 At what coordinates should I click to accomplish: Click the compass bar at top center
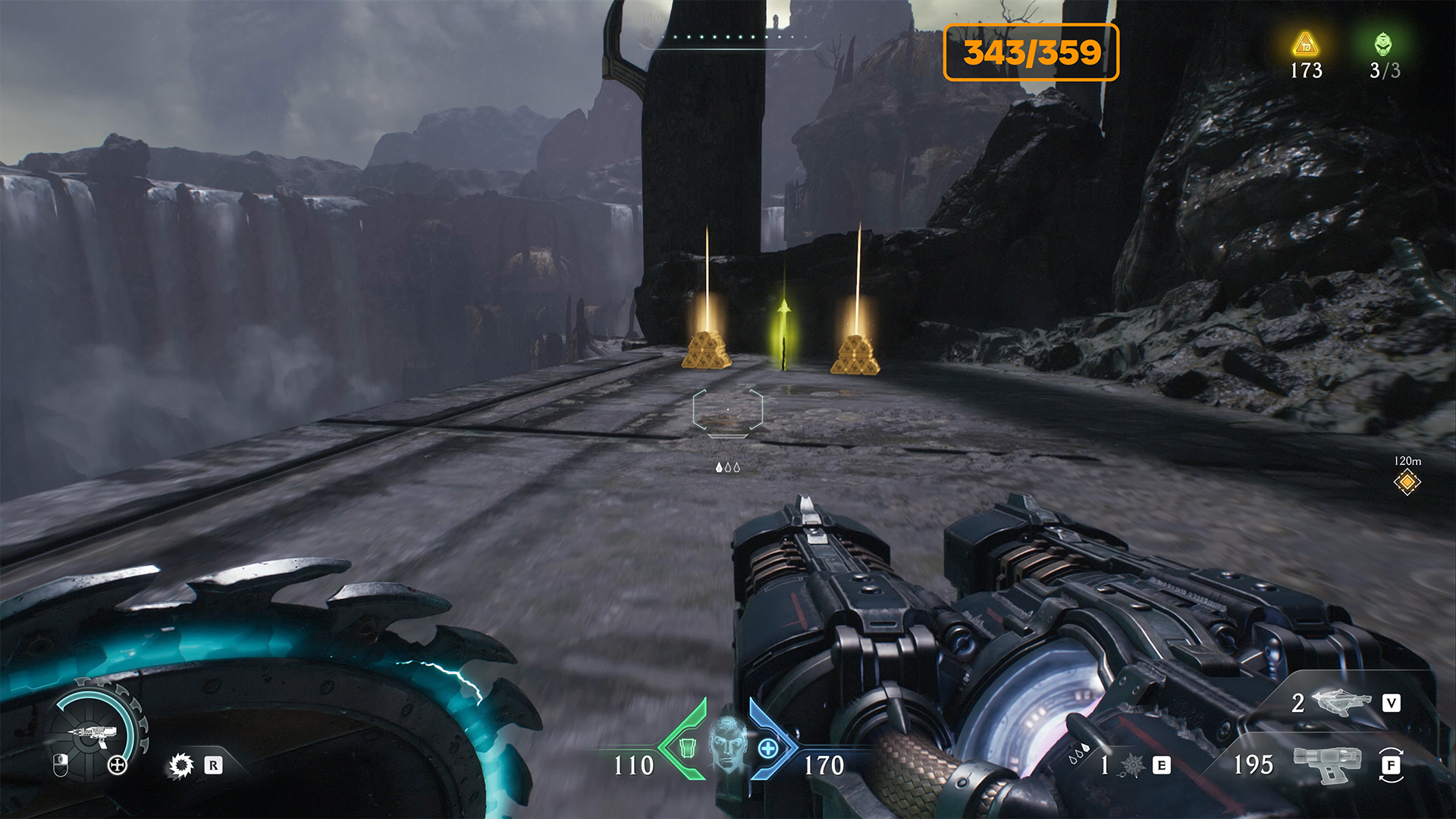(728, 38)
